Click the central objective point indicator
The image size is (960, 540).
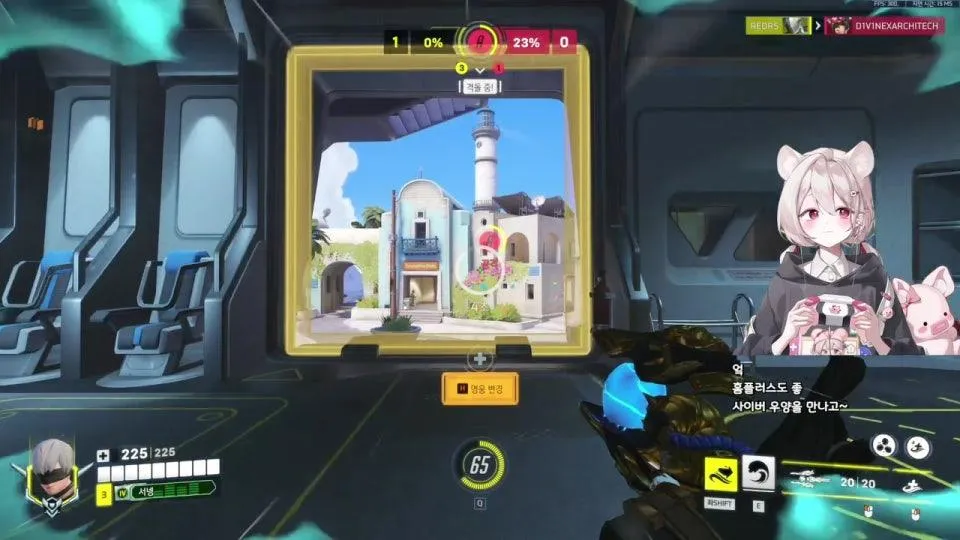click(481, 41)
